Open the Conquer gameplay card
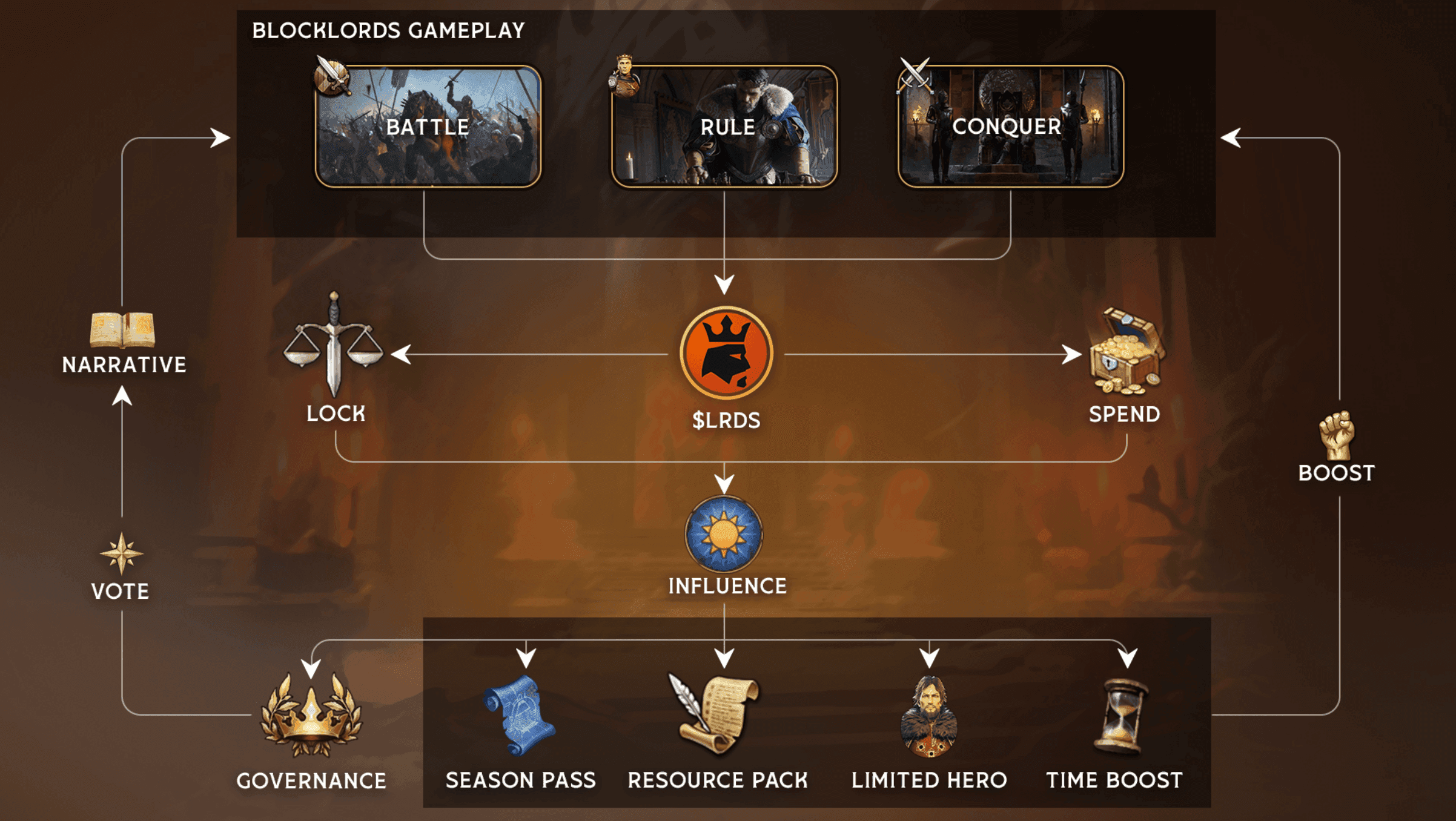Image resolution: width=1456 pixels, height=821 pixels. point(1010,127)
